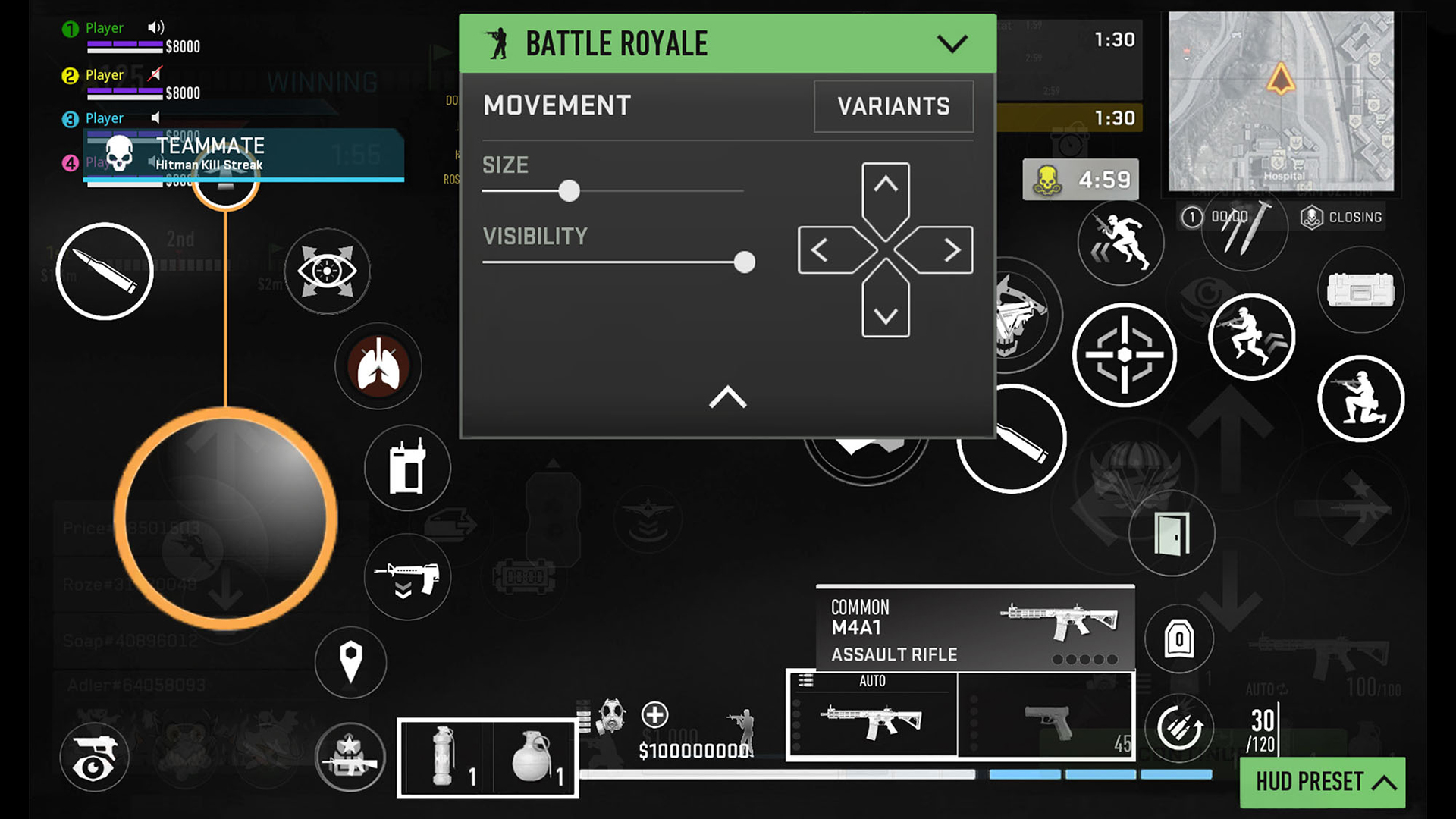Image resolution: width=1456 pixels, height=819 pixels.
Task: Open the Variants menu
Action: coord(893,106)
